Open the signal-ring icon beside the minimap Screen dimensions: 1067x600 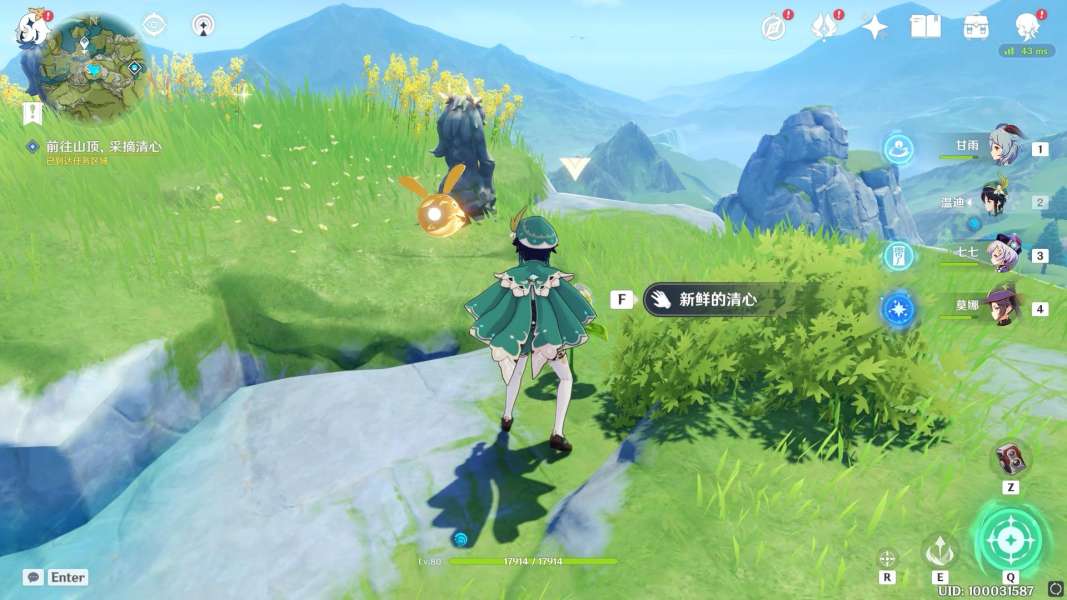pyautogui.click(x=203, y=25)
